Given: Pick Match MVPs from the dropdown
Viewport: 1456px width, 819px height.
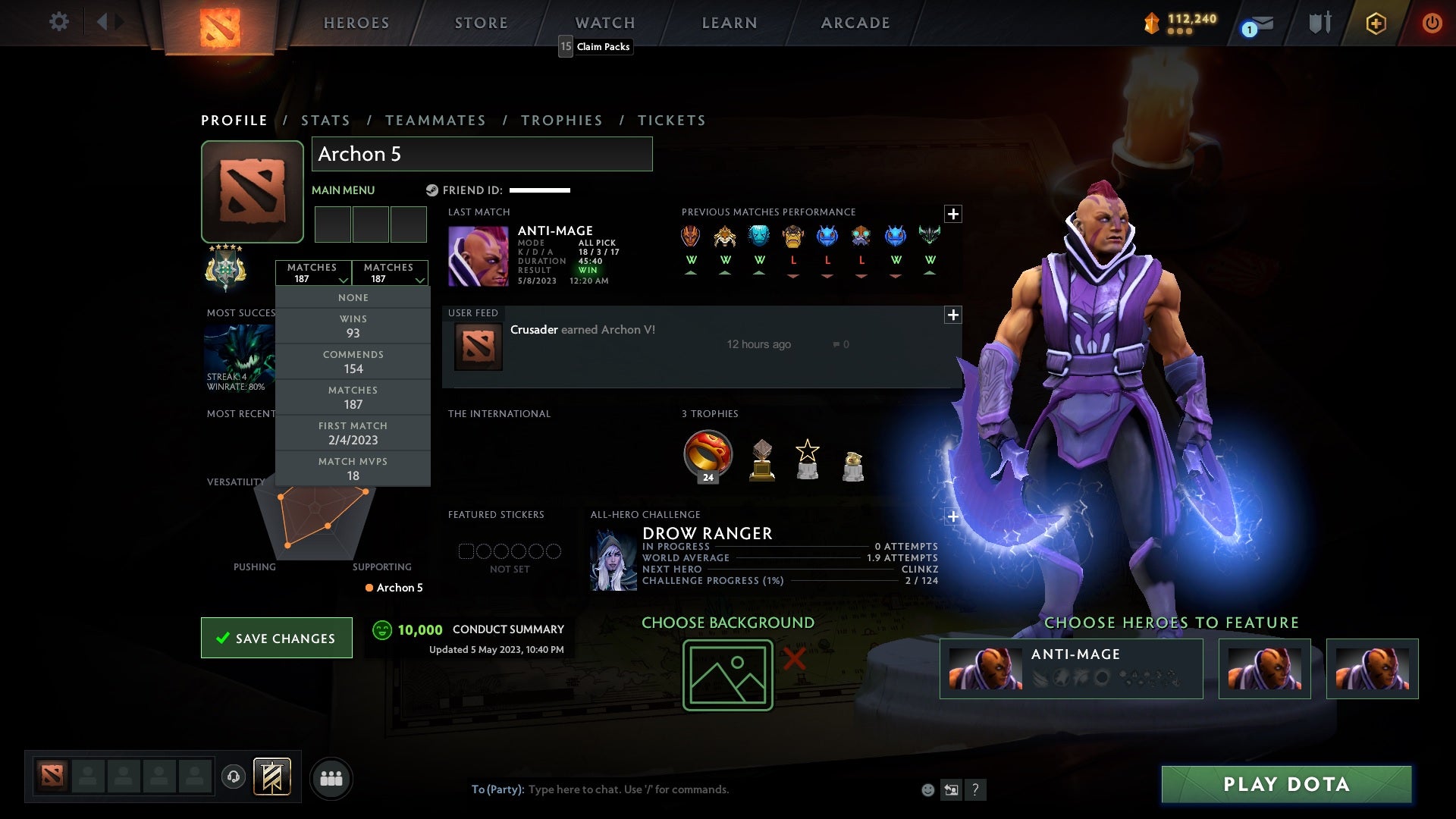Looking at the screenshot, I should click(353, 469).
